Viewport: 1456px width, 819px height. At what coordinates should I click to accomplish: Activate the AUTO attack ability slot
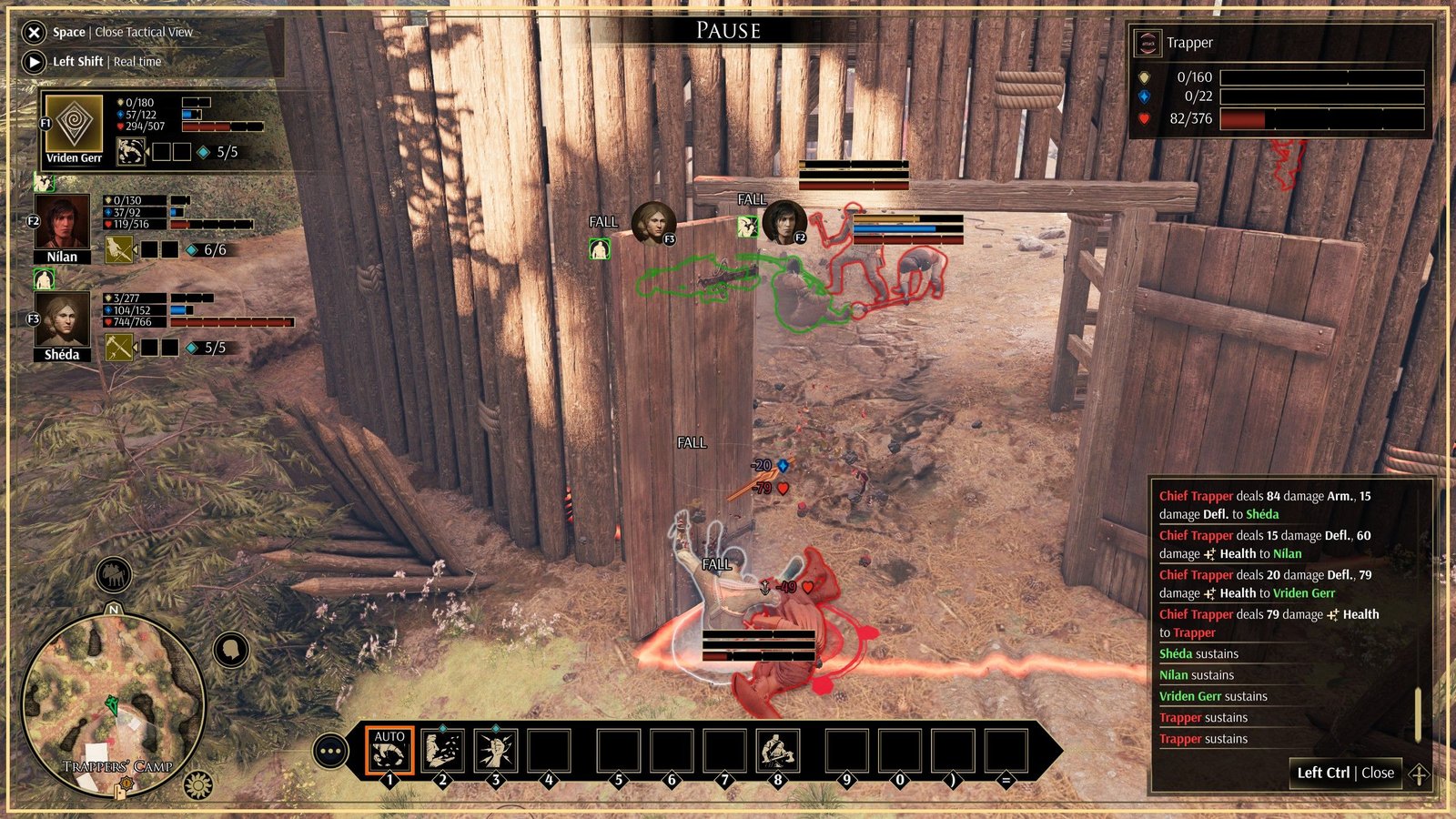[x=389, y=752]
